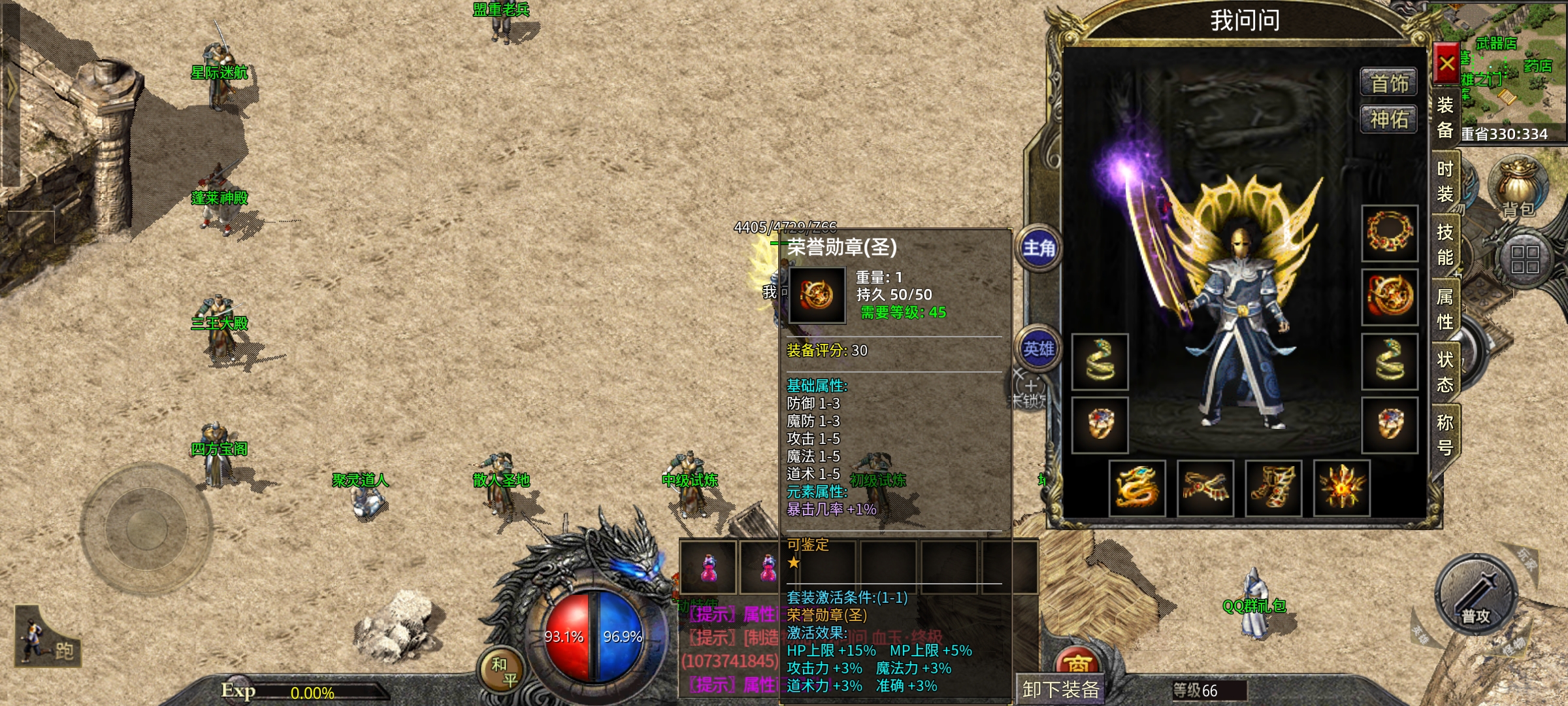Click 卸下装备 to unequip the item
The width and height of the screenshot is (1568, 706).
point(1060,689)
